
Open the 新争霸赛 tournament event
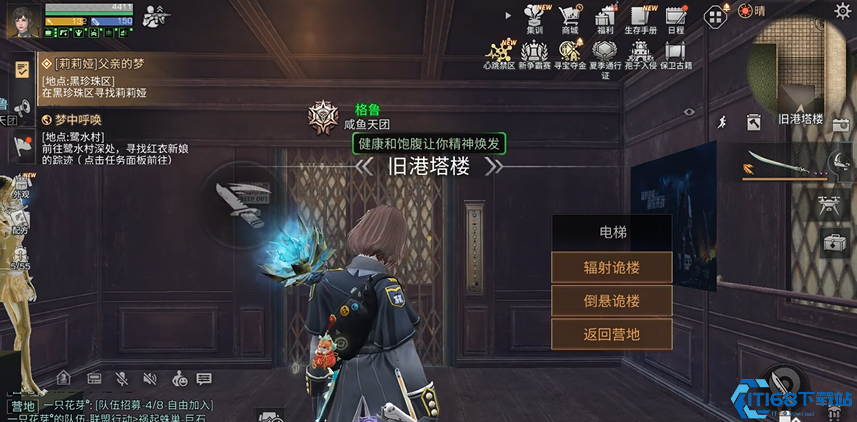[533, 53]
